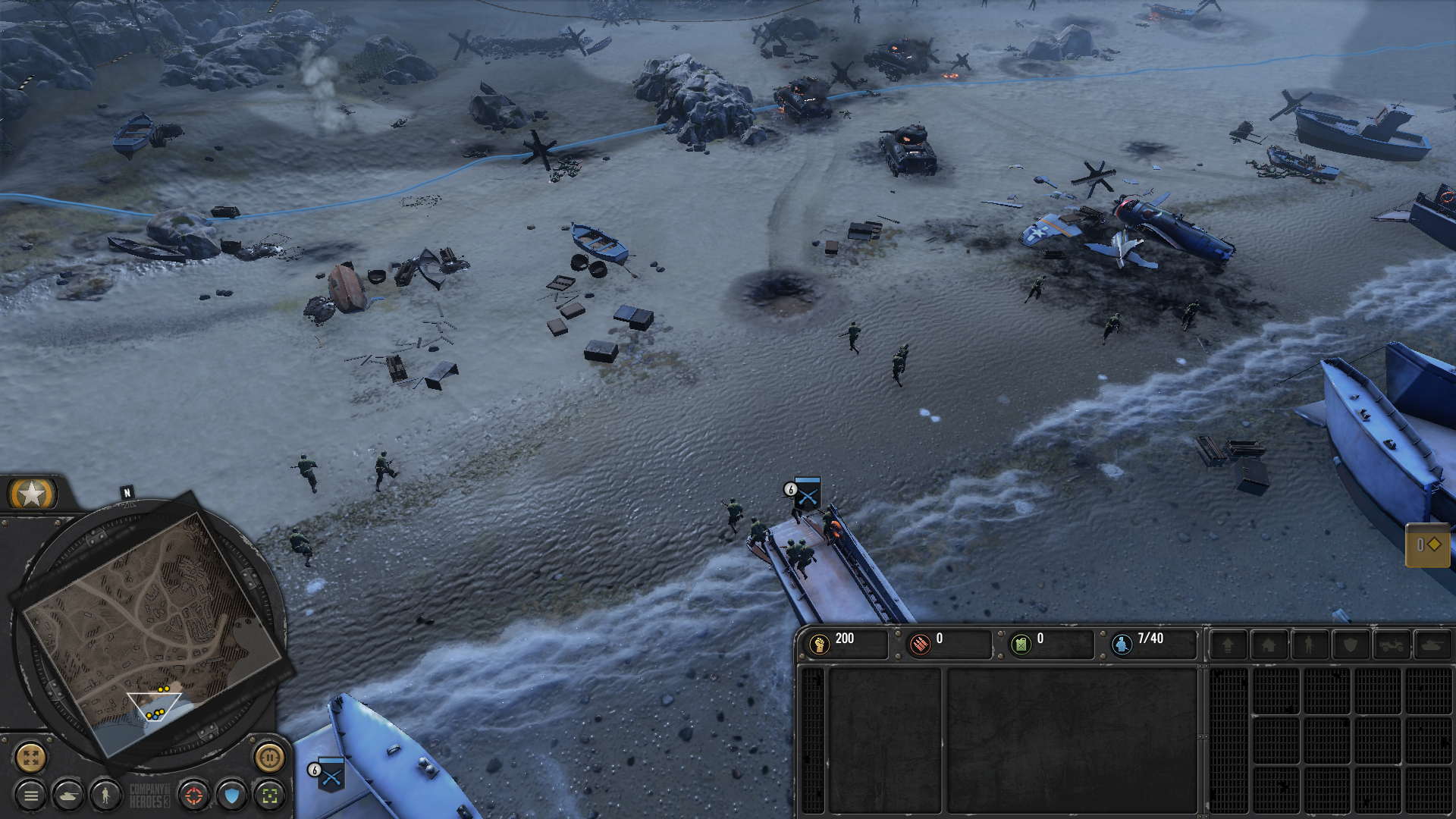Switch to the upgrade arrow production tab
Screen dimensions: 1456x819
tap(1227, 645)
